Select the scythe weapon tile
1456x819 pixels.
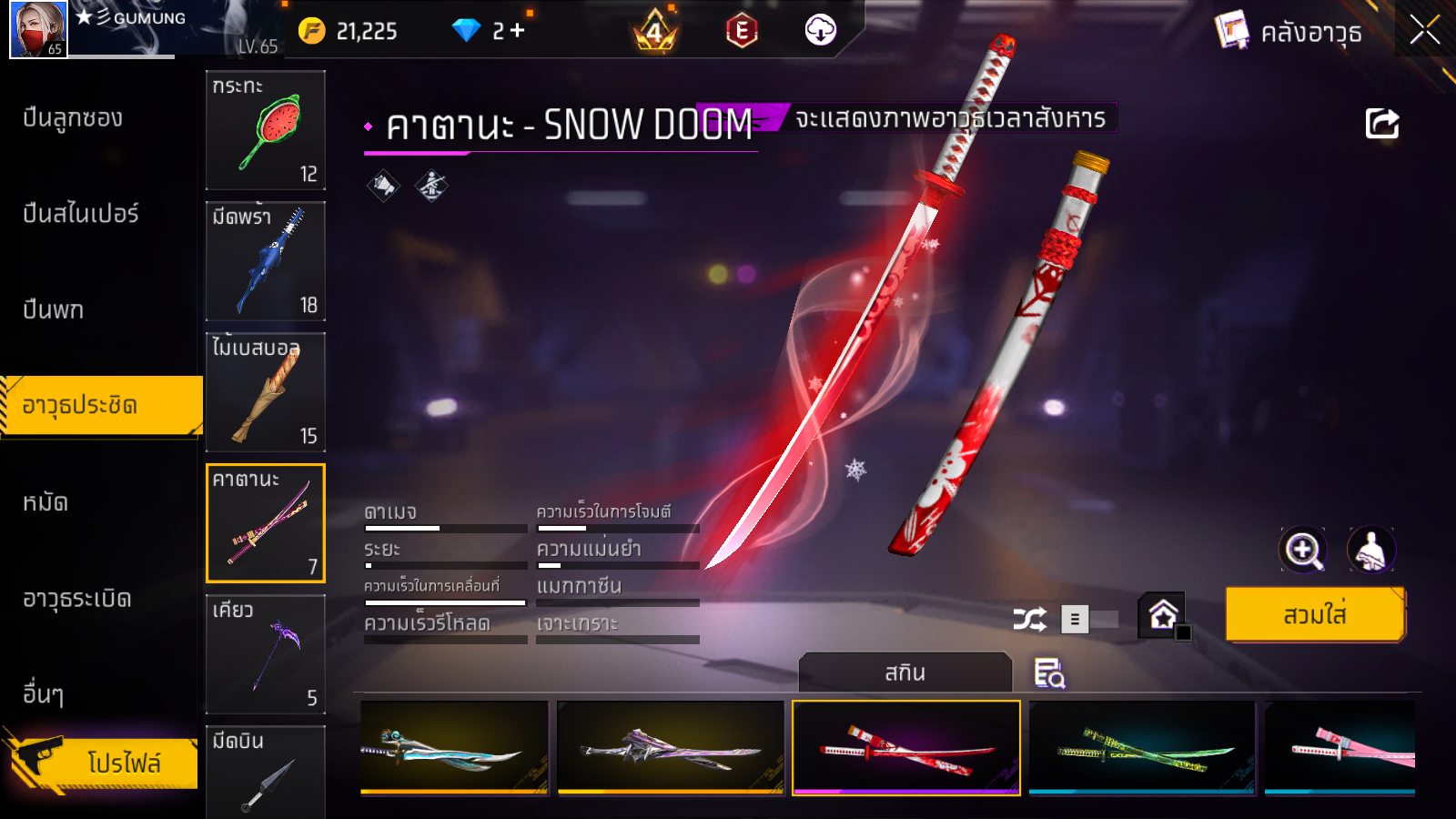(266, 654)
